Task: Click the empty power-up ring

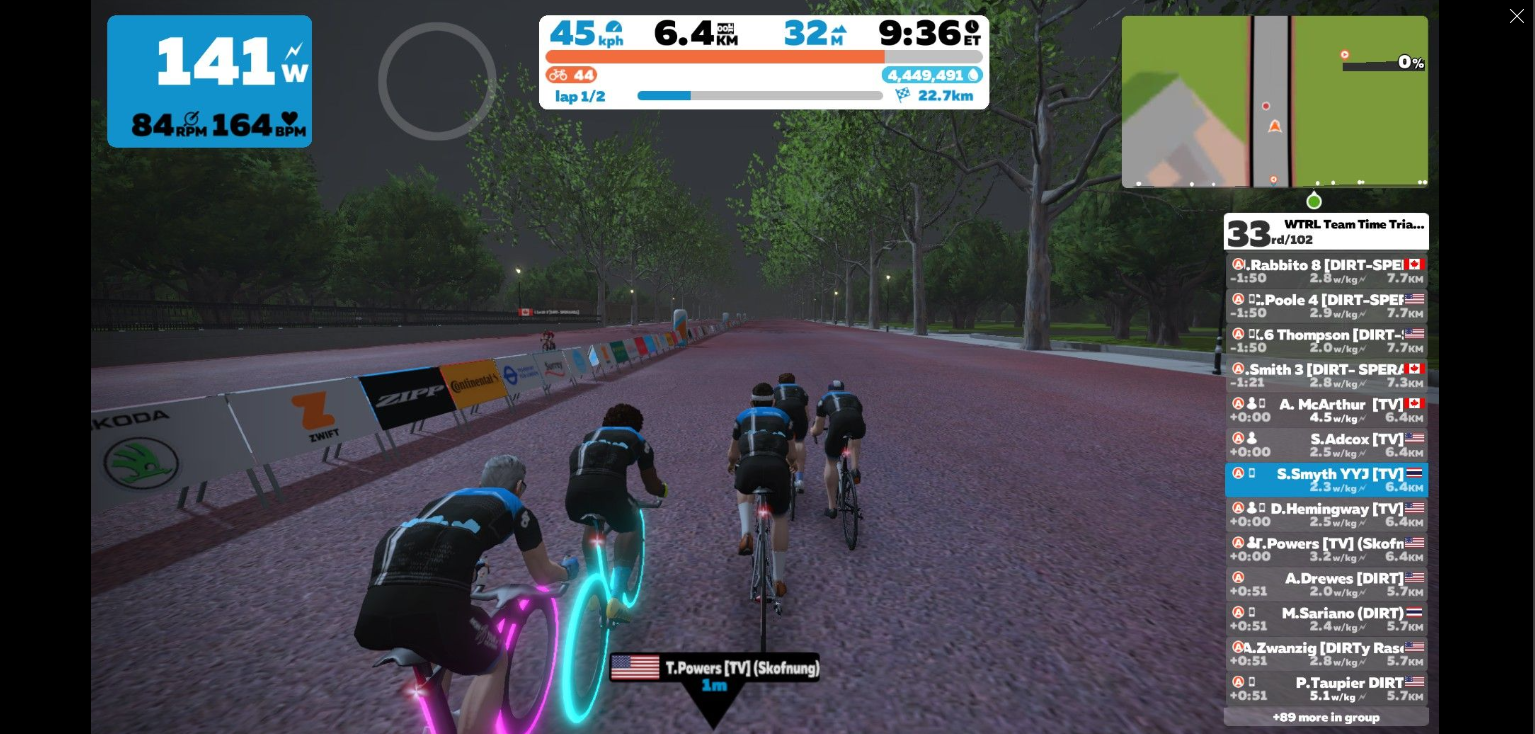Action: pos(437,81)
